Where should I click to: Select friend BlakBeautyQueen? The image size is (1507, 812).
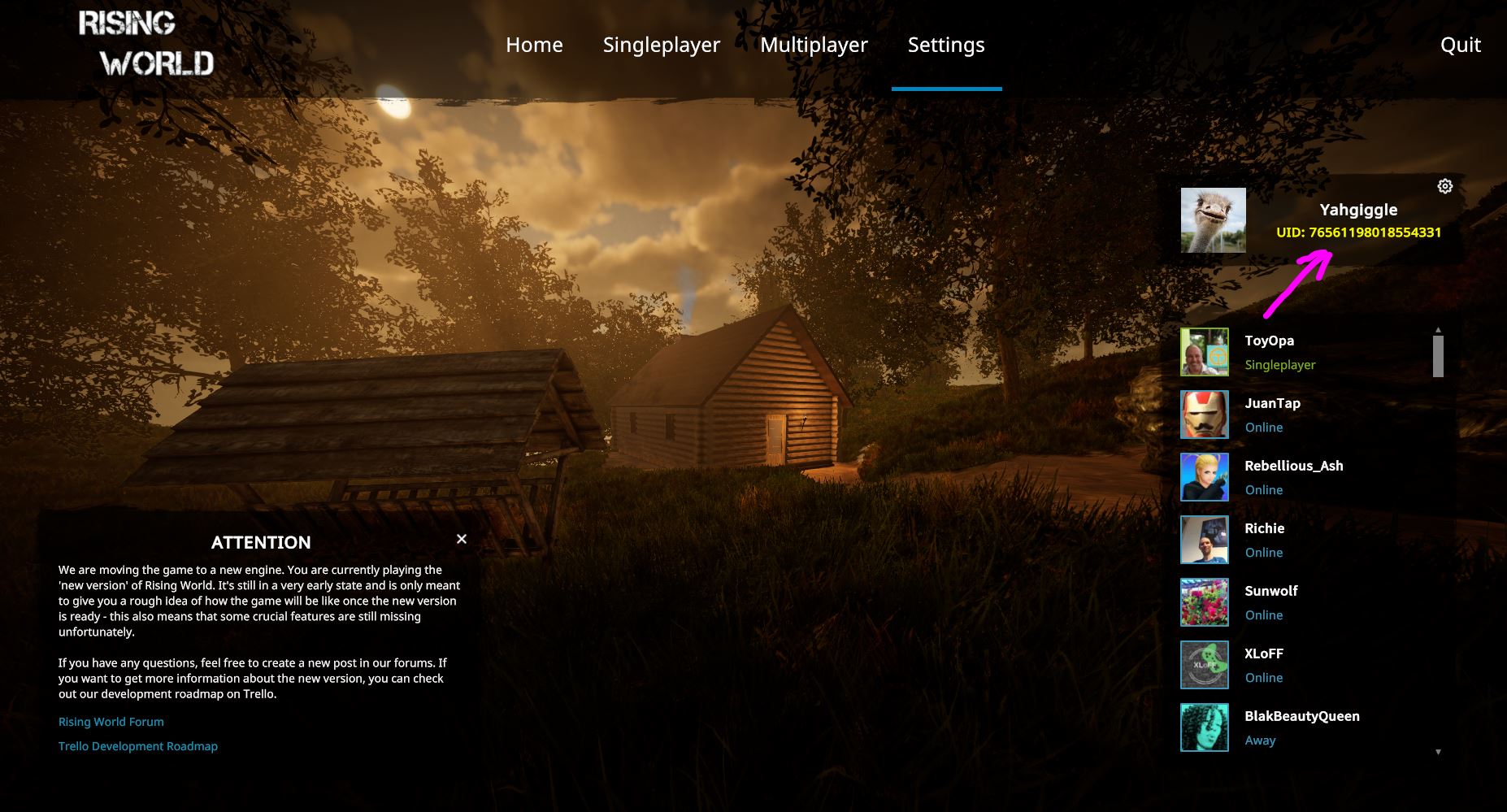[1301, 717]
